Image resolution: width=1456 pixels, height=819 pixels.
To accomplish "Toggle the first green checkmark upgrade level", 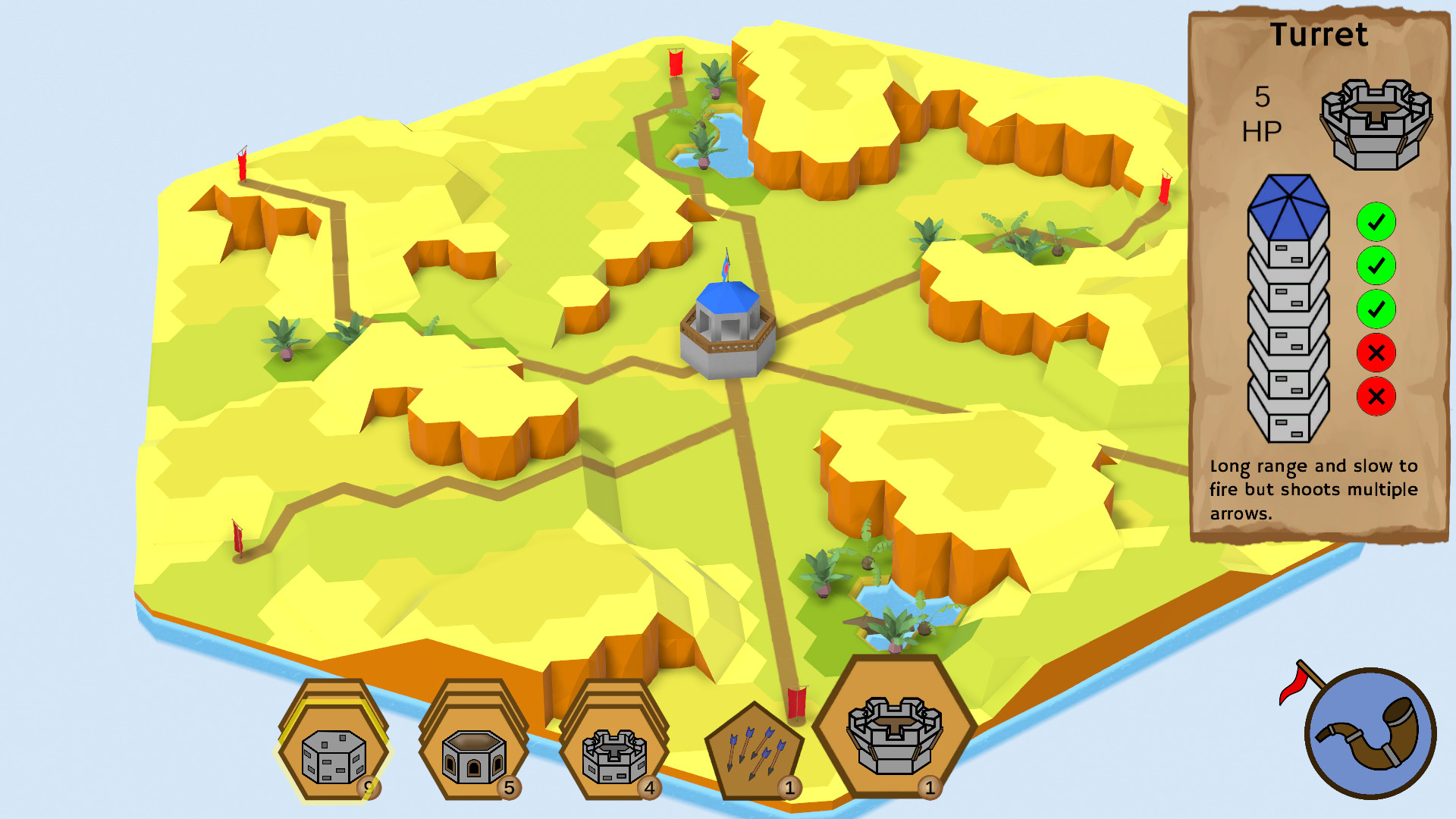I will click(1376, 221).
